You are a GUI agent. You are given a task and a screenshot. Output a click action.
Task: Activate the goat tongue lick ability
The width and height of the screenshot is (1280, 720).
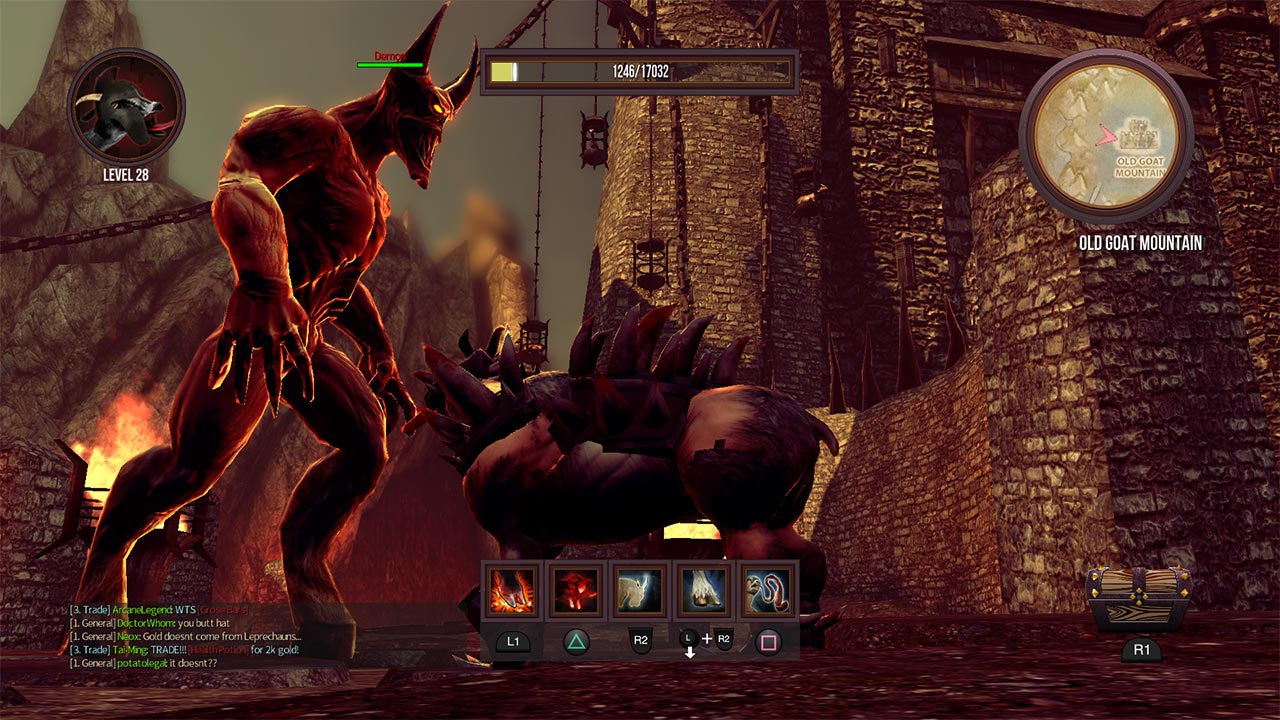767,591
